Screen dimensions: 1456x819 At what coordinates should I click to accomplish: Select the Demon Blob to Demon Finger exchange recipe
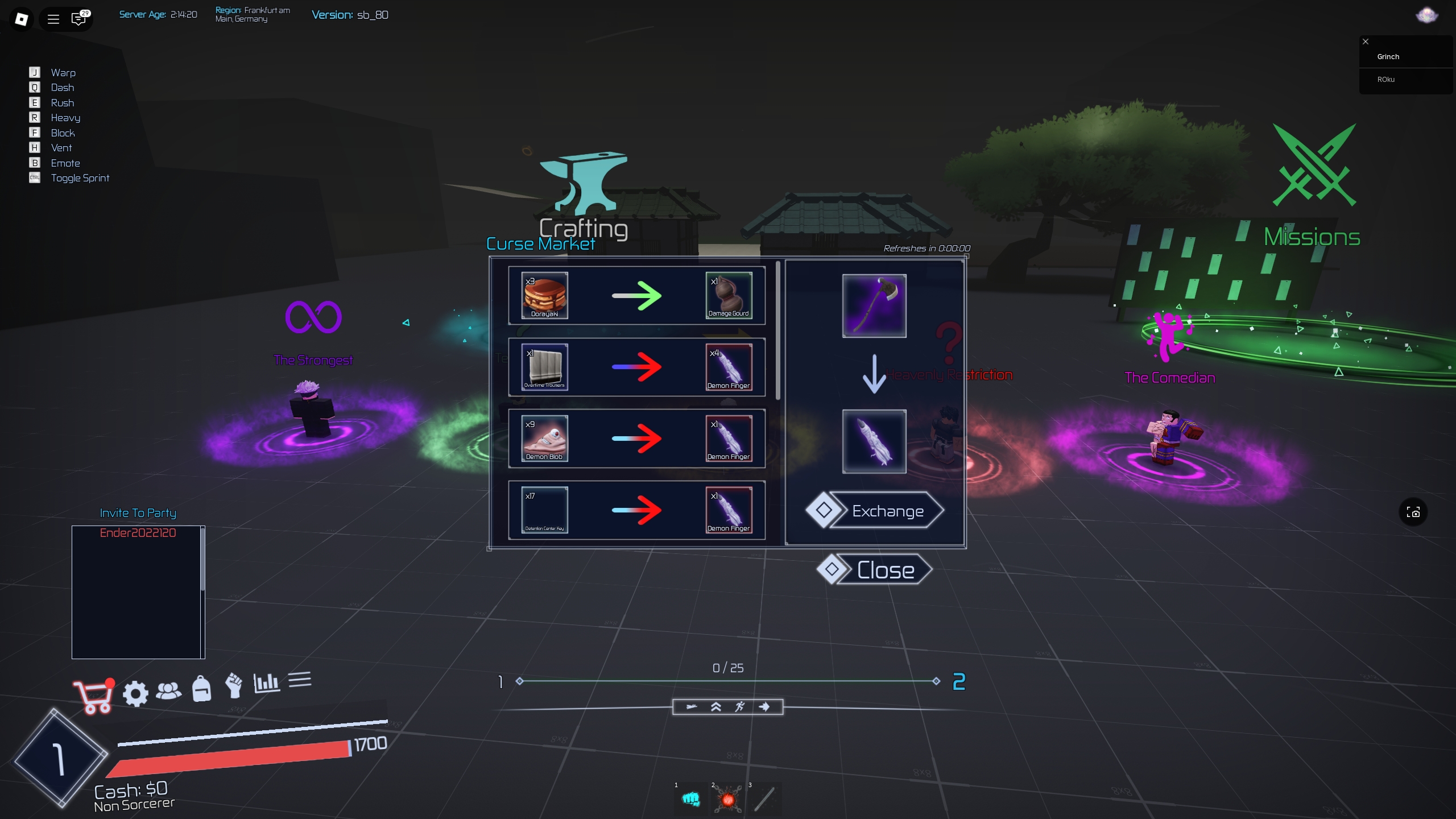(635, 439)
